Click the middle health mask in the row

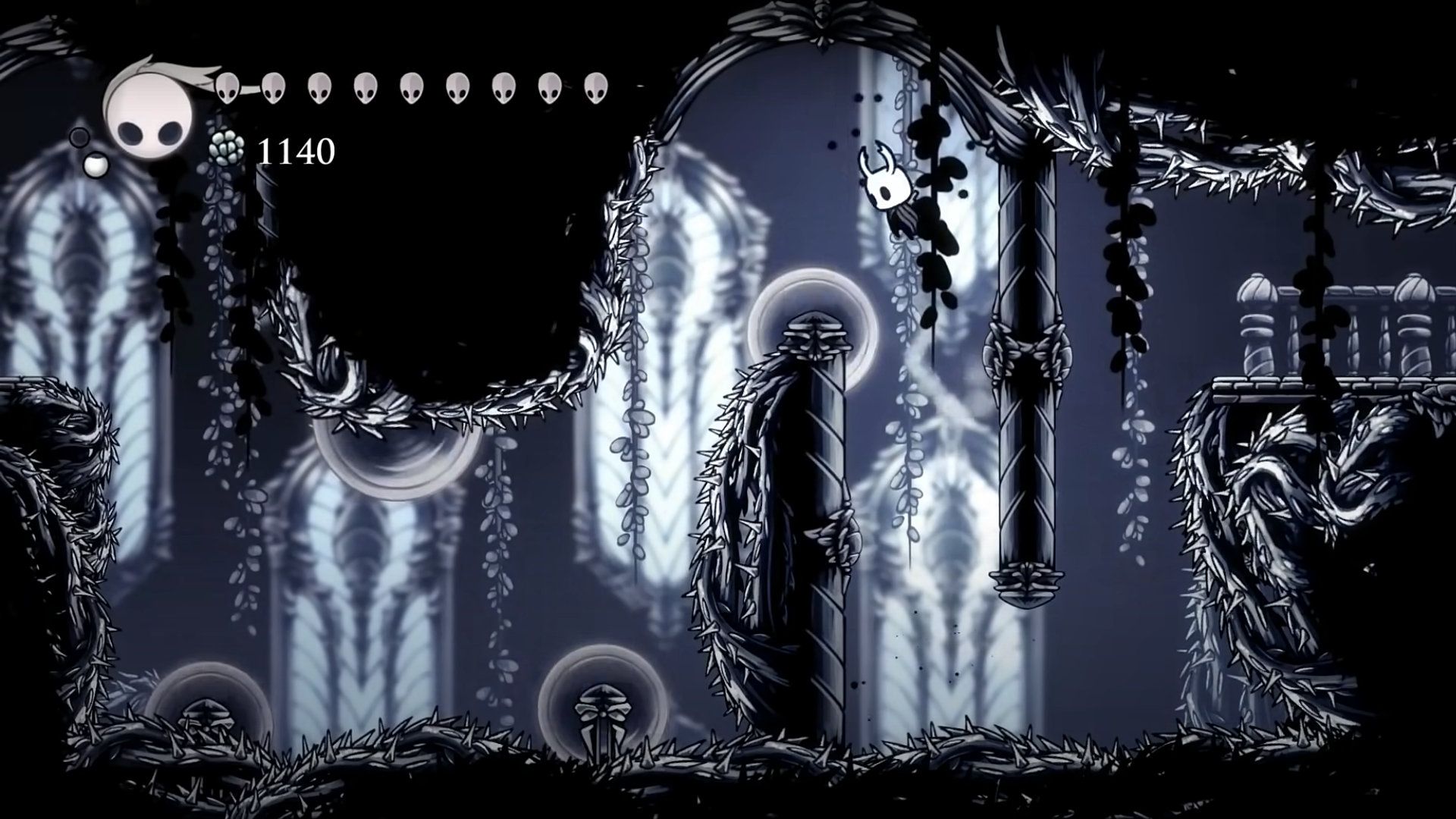(409, 87)
